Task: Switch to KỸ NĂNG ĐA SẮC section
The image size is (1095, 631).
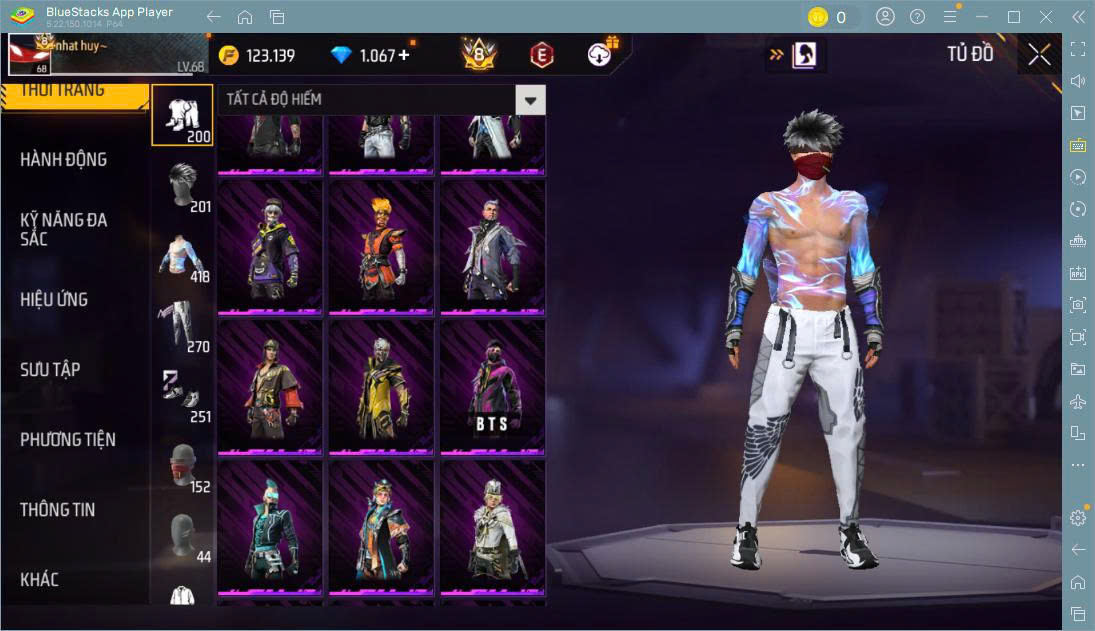Action: 64,229
